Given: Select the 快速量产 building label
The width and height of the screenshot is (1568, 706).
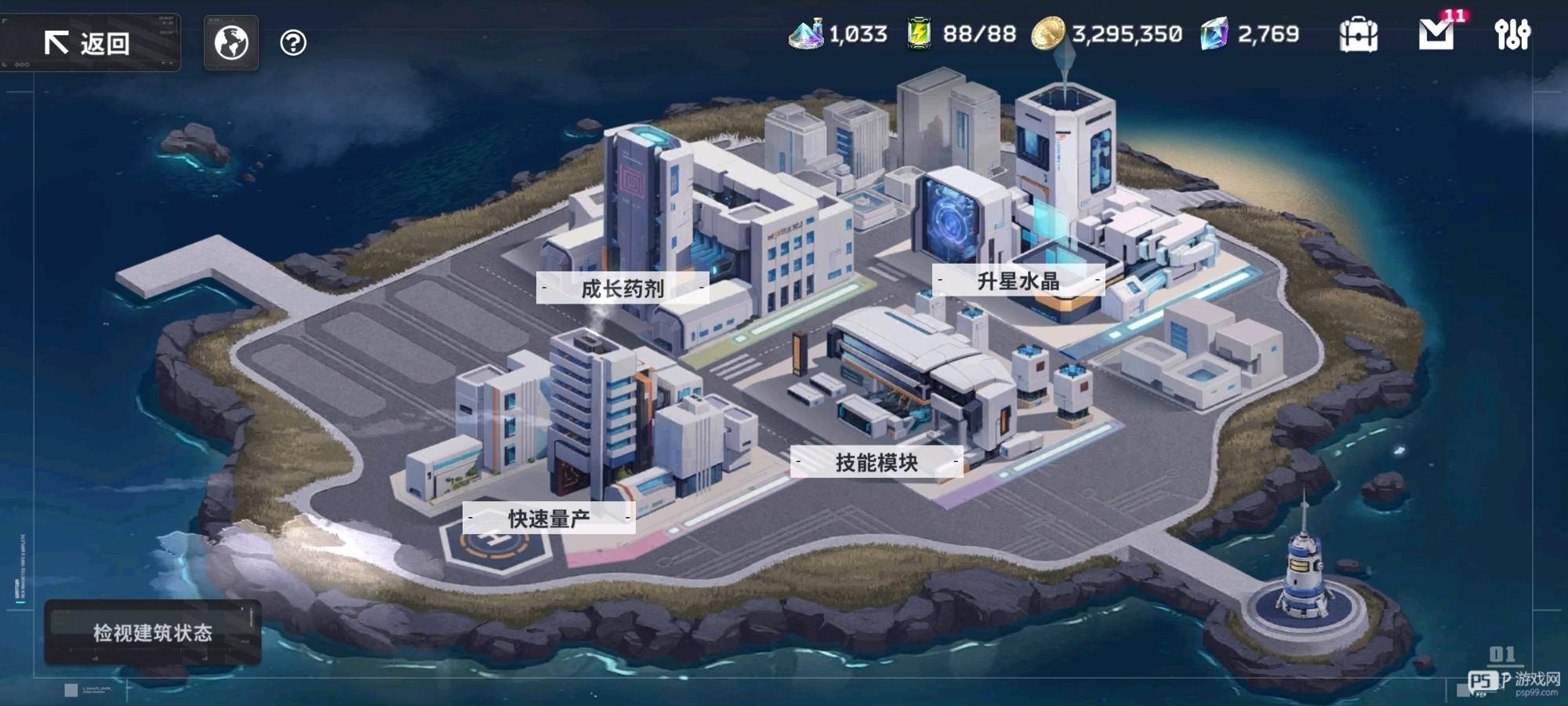Looking at the screenshot, I should [549, 519].
